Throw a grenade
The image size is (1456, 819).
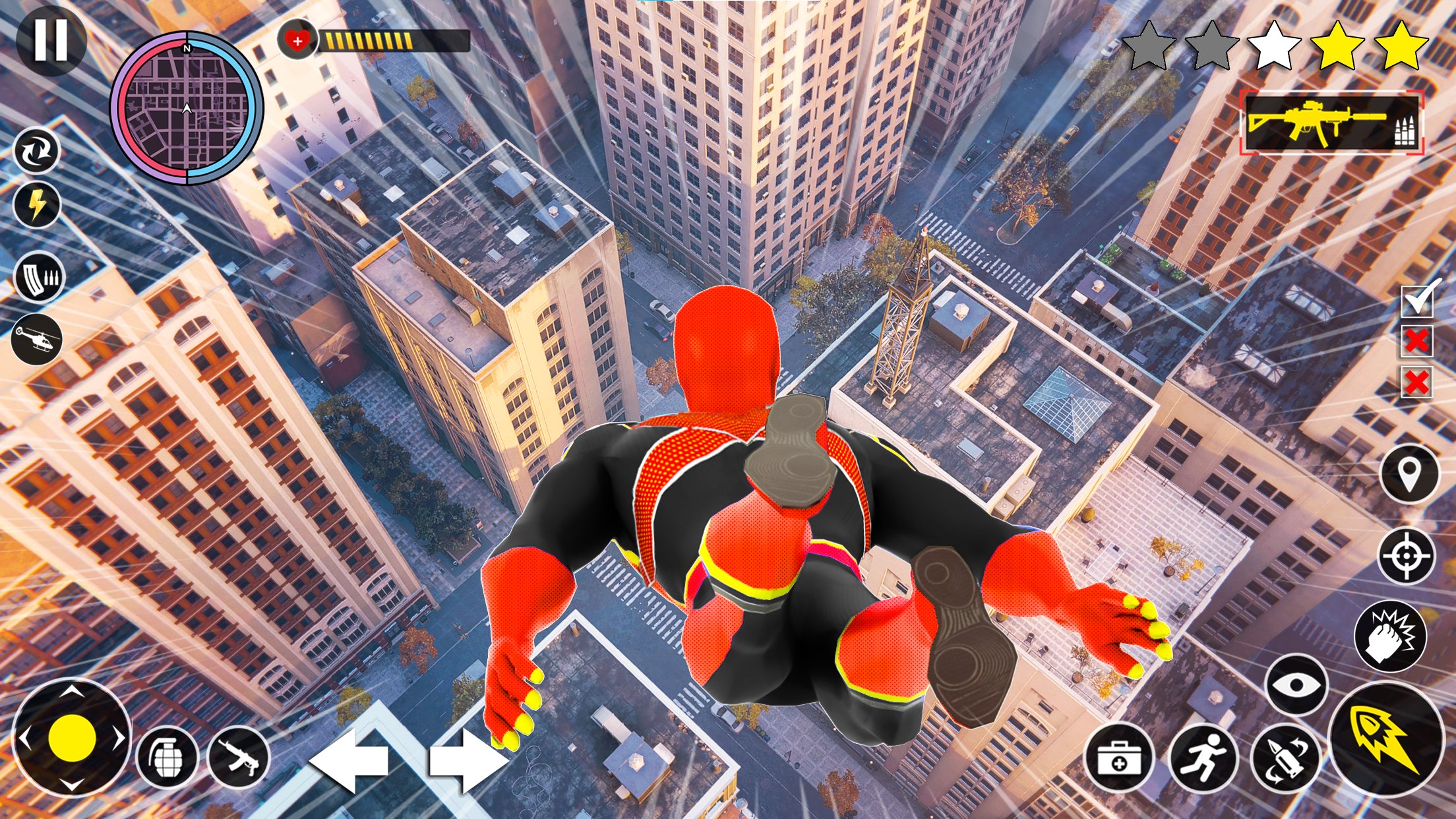point(167,759)
